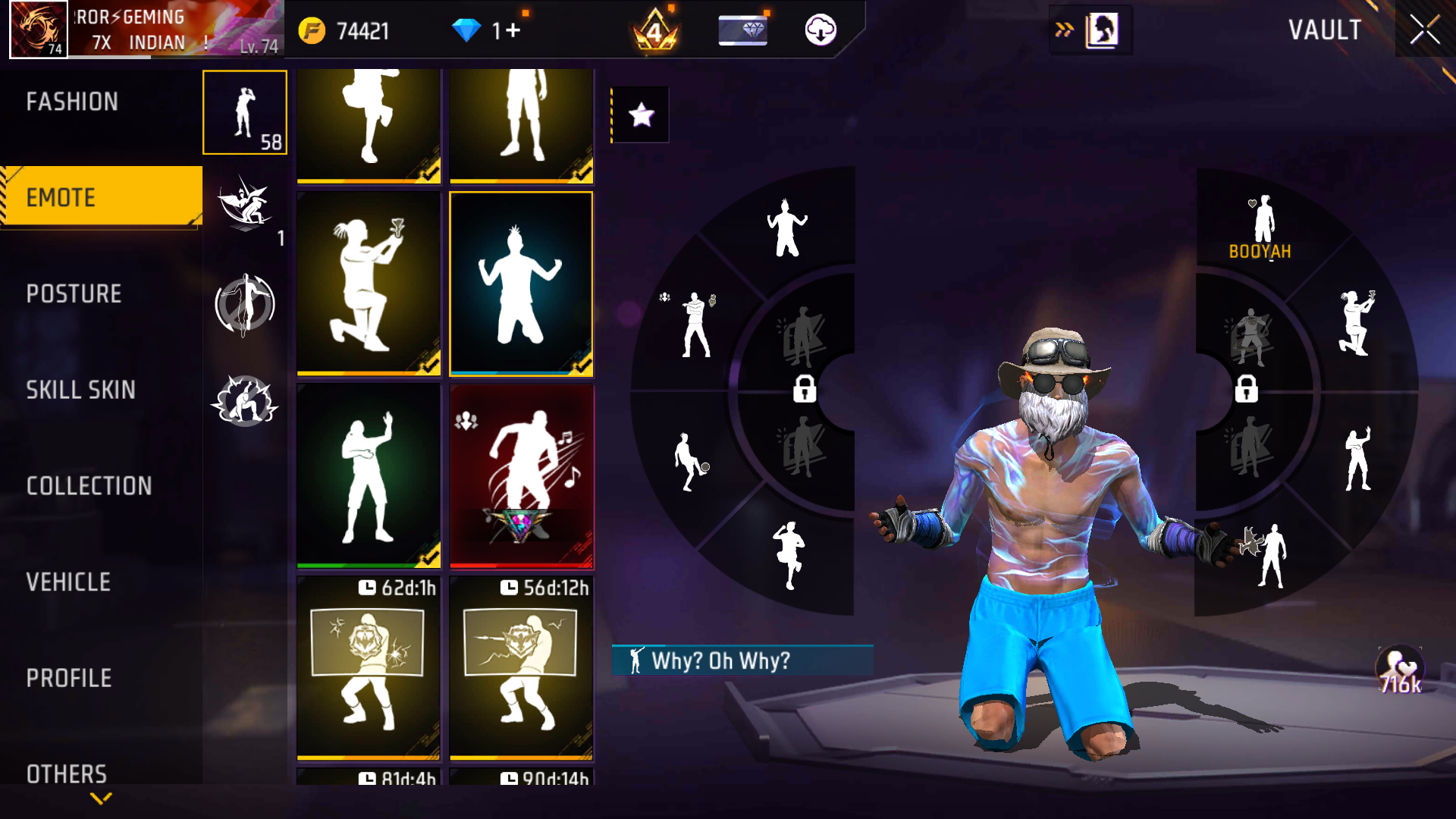Select the star favorites filter icon
The width and height of the screenshot is (1456, 819).
641,115
